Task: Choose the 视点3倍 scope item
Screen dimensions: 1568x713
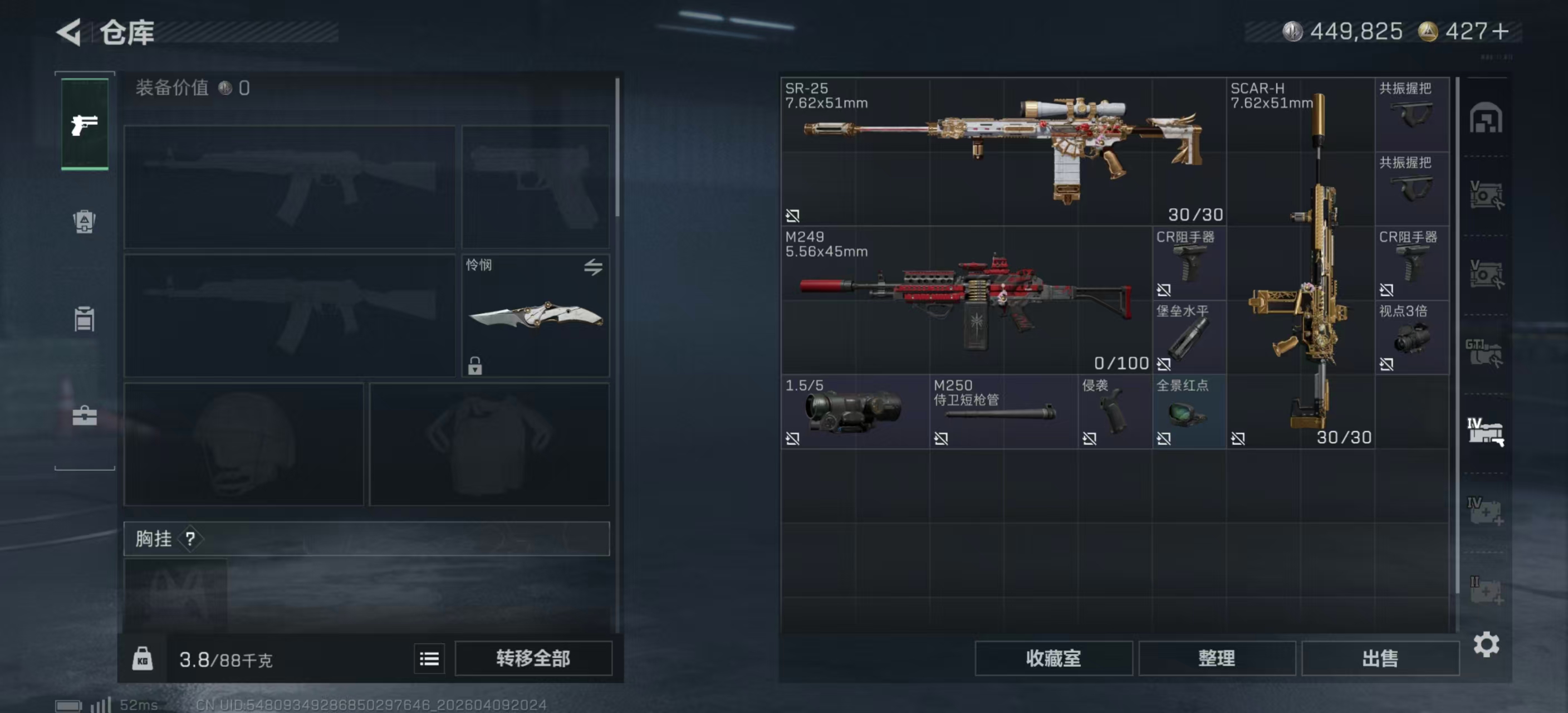Action: [x=1411, y=336]
